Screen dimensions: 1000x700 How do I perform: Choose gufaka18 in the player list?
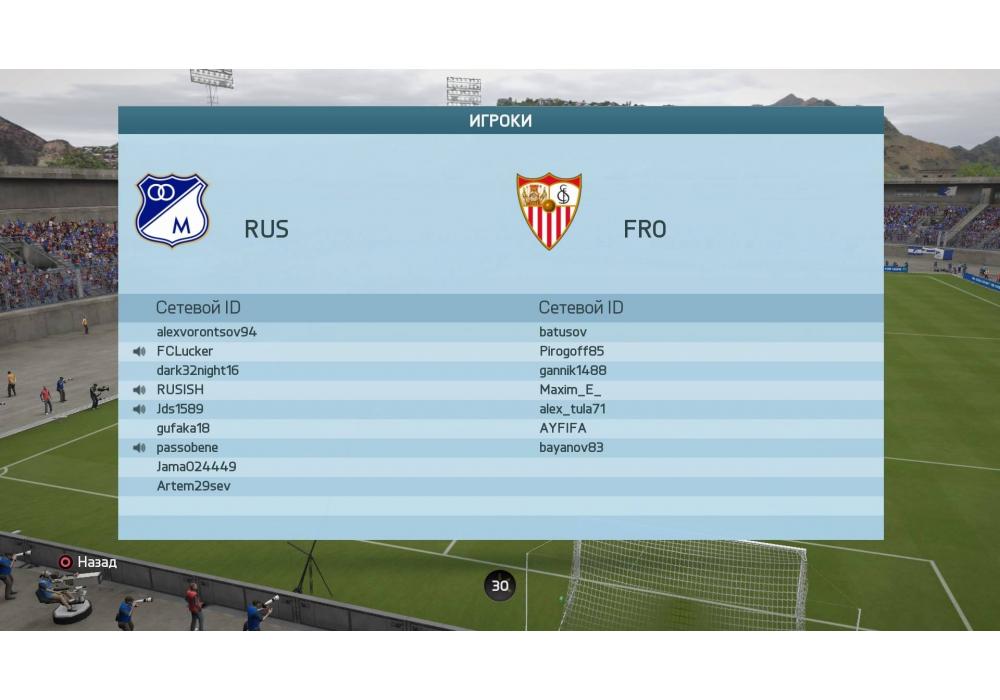pos(183,428)
